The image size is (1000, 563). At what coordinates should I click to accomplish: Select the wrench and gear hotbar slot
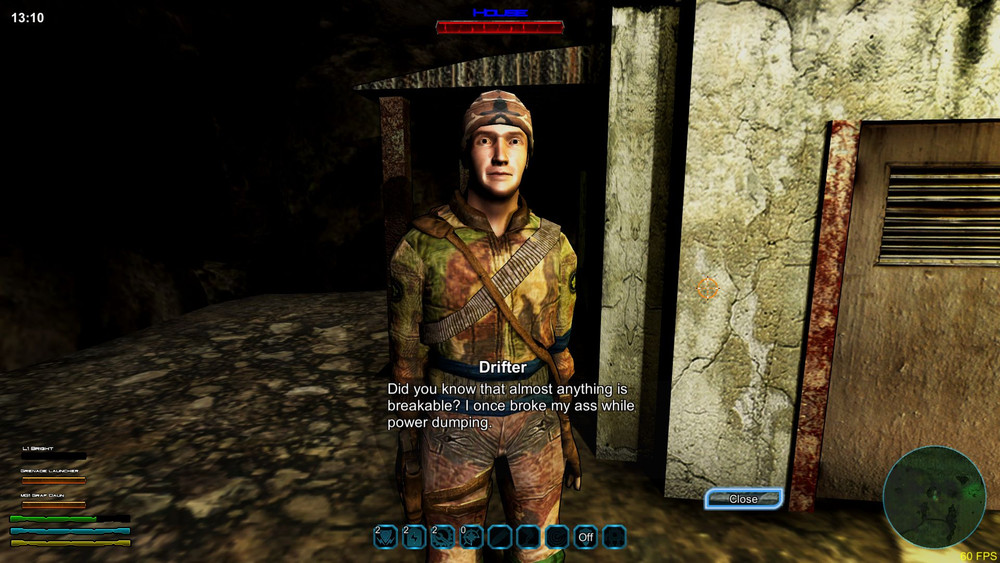[443, 537]
